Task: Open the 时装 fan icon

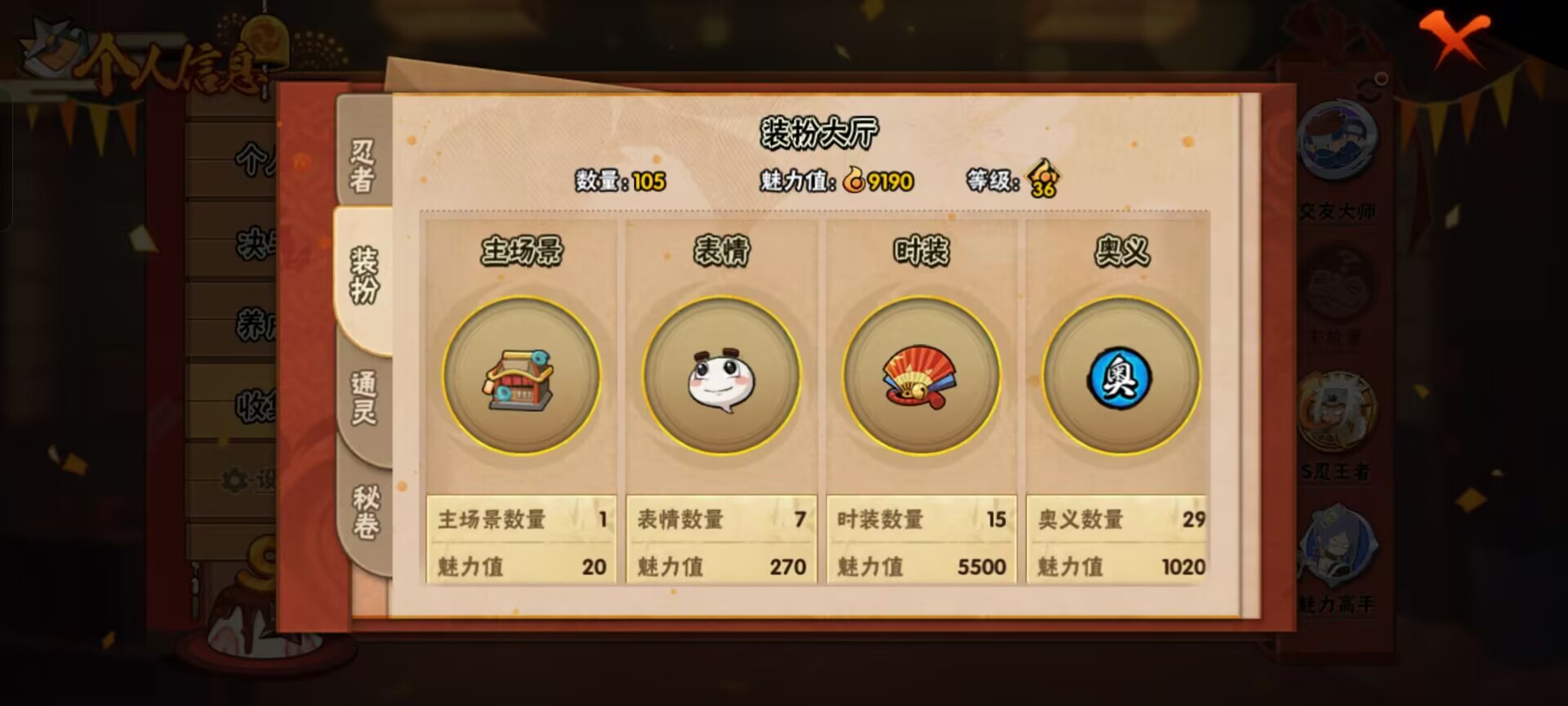Action: [x=920, y=378]
